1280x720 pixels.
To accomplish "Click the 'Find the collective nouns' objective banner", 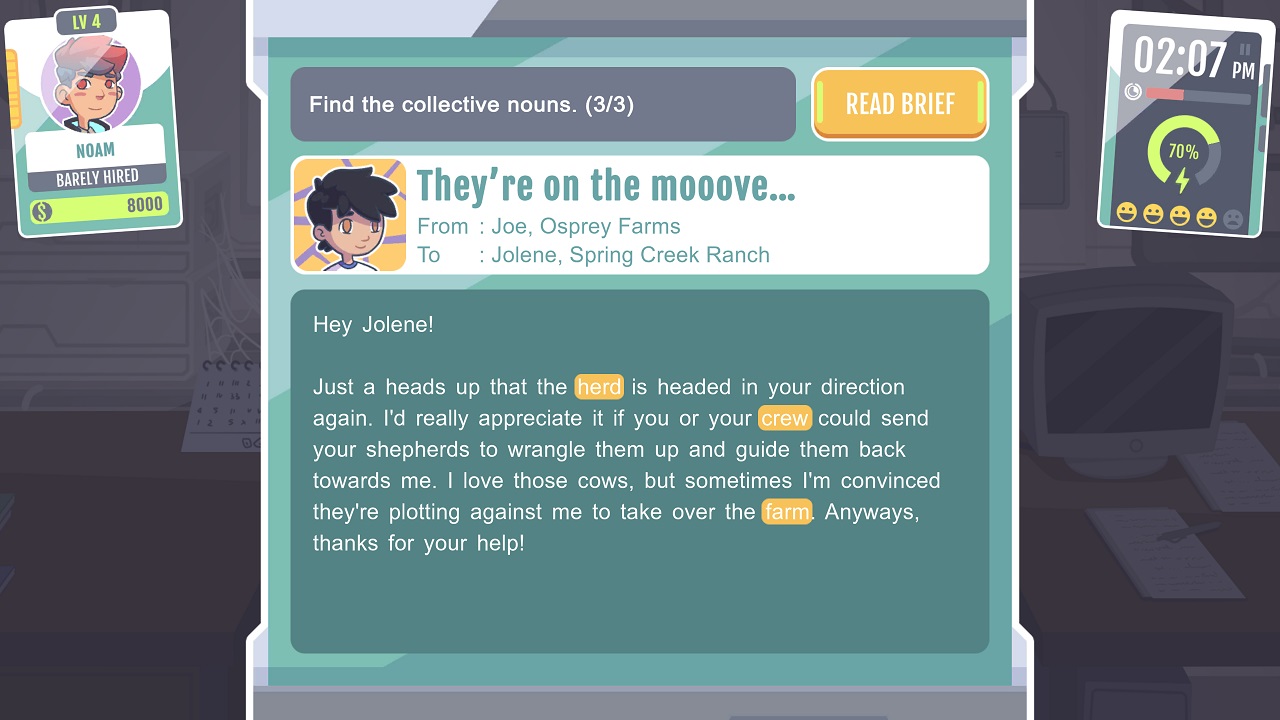I will [x=543, y=104].
